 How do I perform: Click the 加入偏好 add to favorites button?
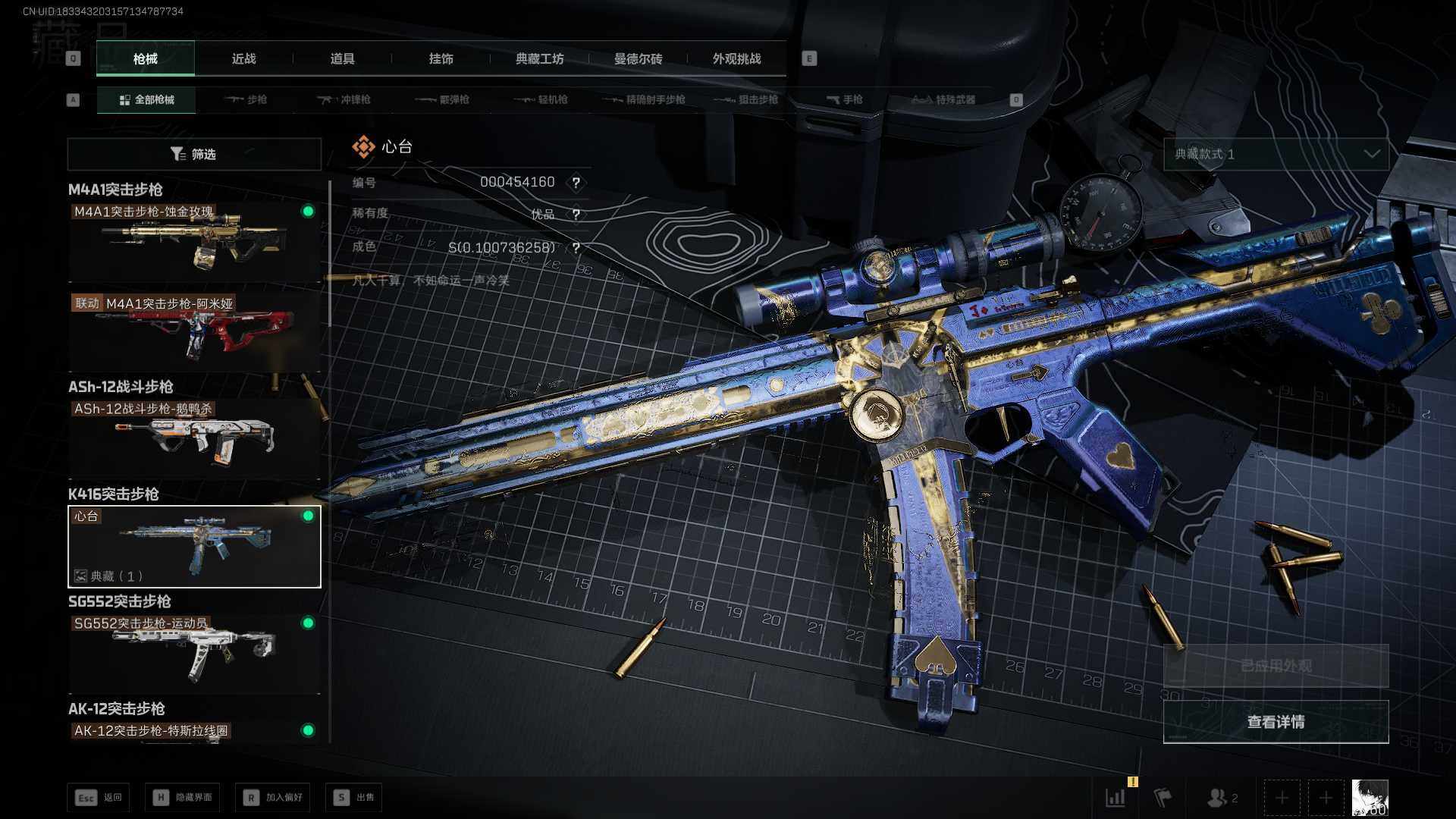[273, 798]
